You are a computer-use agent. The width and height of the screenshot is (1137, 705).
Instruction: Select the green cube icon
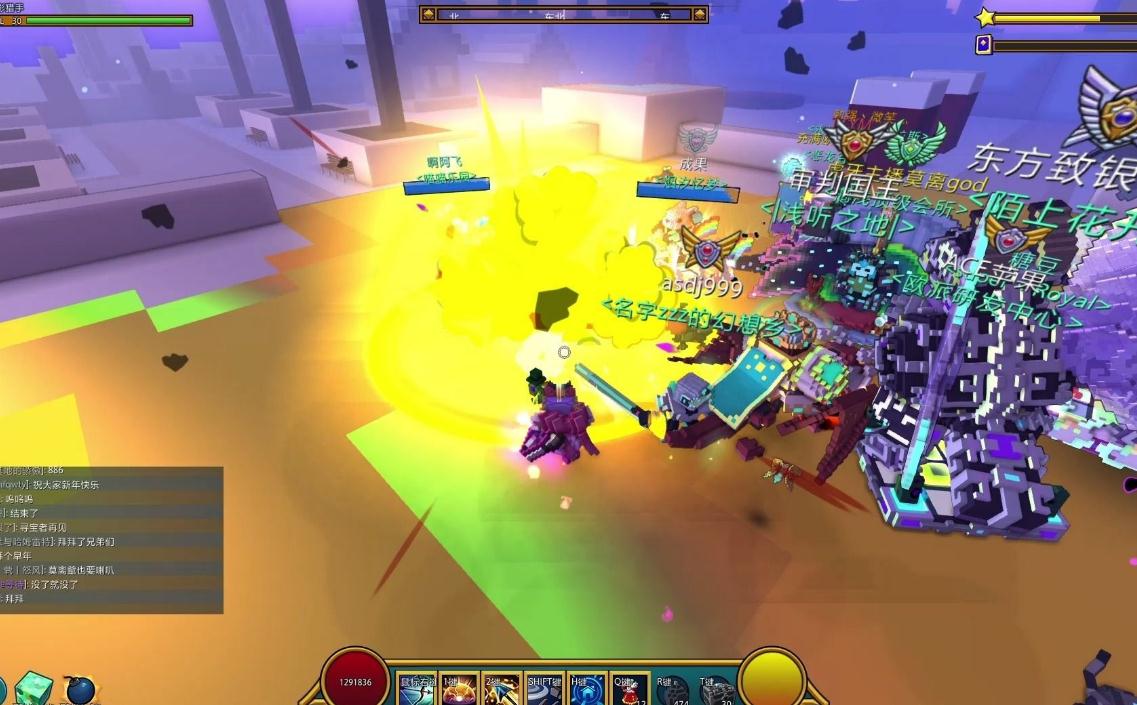pos(33,688)
